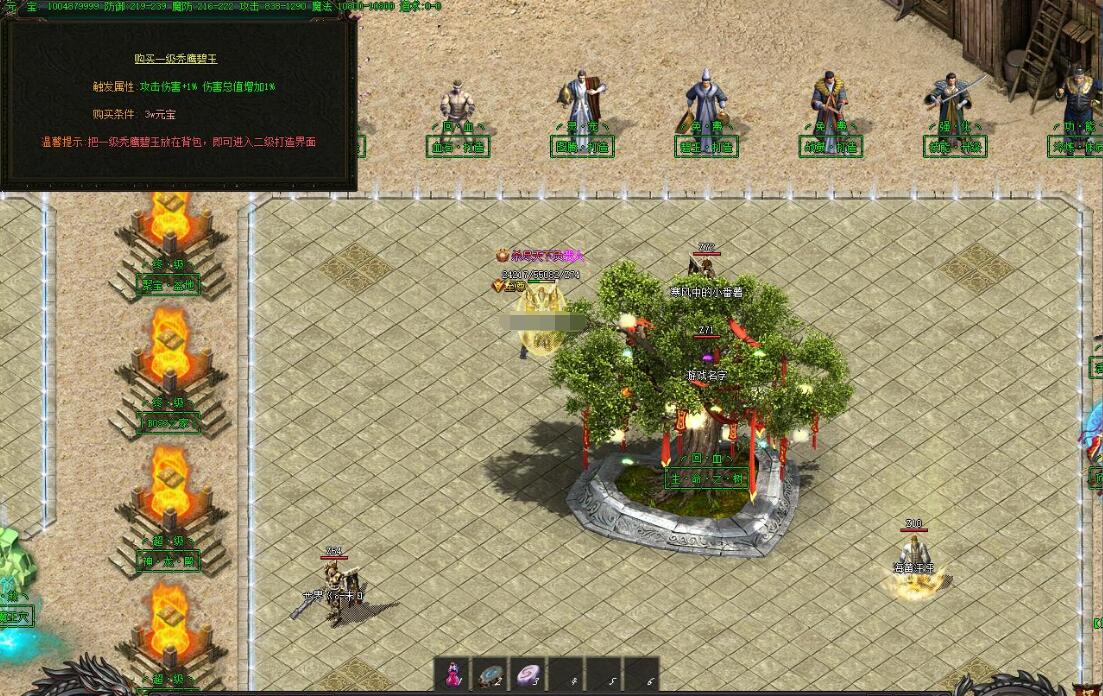Click the underlined 购买一级秃鹰碧玉 purchase link
1103x696 pixels.
(x=177, y=59)
